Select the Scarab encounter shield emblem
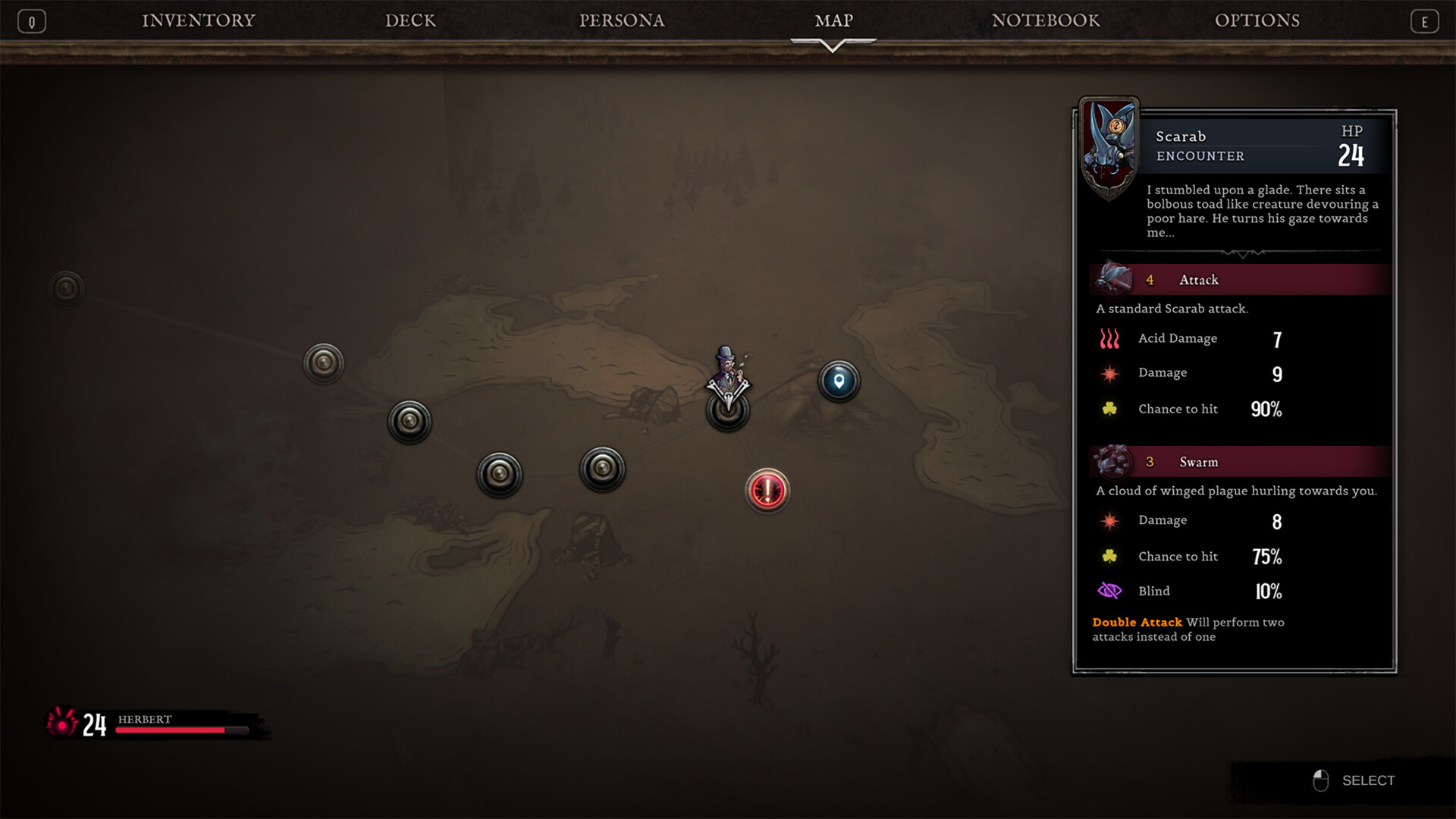1456x819 pixels. 1109,144
